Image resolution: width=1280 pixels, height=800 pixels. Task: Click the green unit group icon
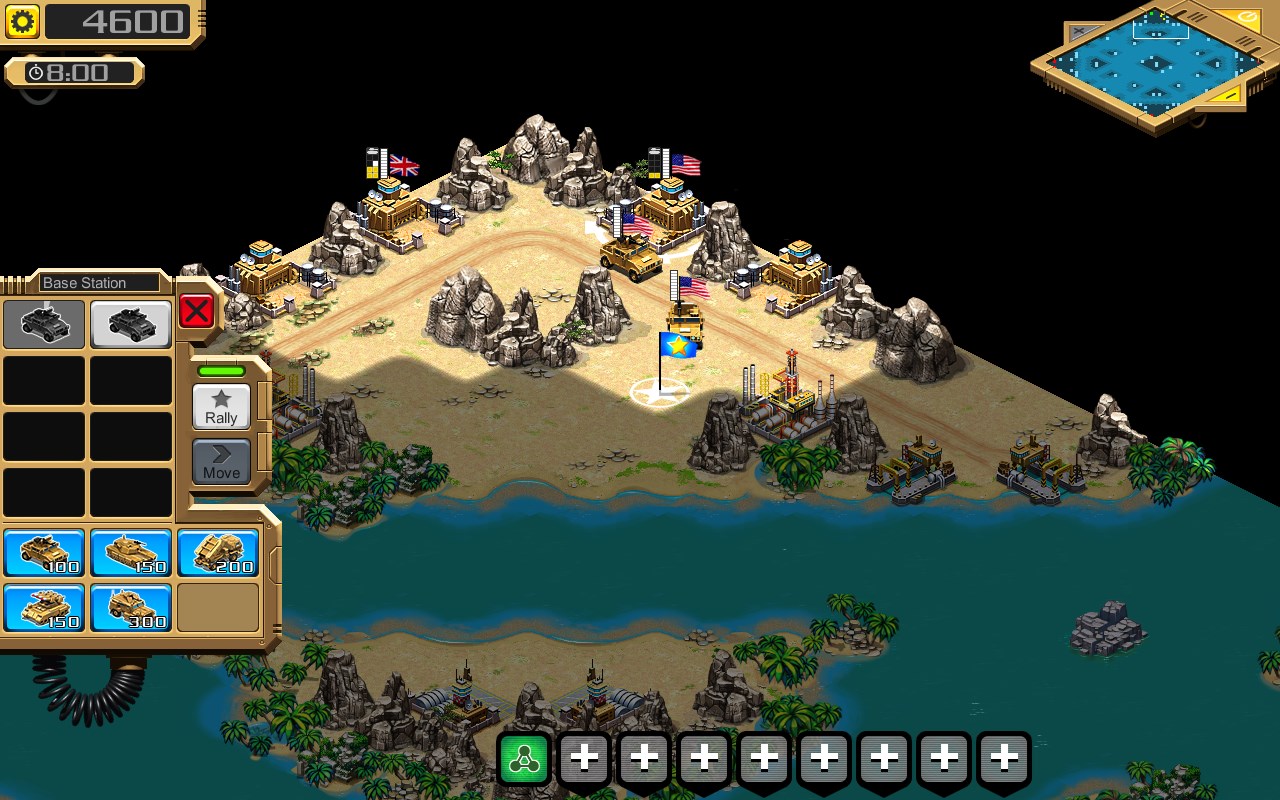[x=524, y=757]
